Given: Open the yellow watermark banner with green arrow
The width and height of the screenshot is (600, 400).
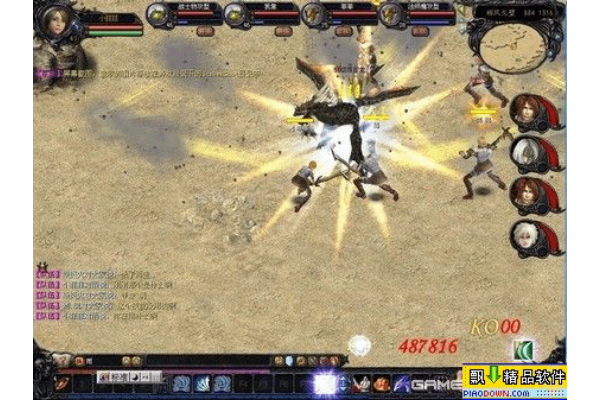Looking at the screenshot, I should (x=514, y=380).
